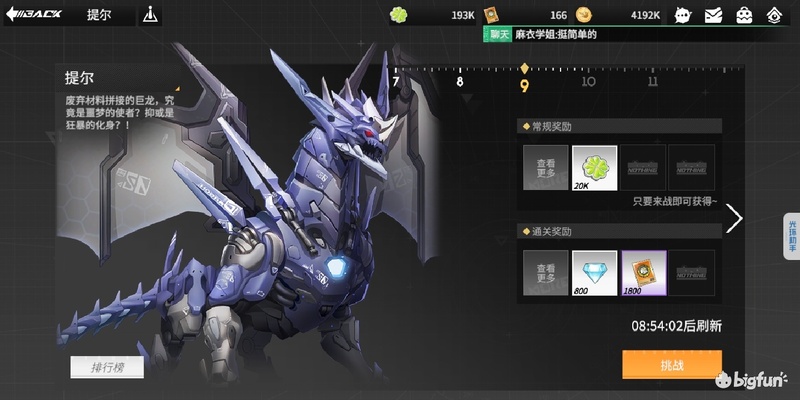Screen dimensions: 800x400
Task: Select the blue diamond 800 reward
Action: coord(594,272)
